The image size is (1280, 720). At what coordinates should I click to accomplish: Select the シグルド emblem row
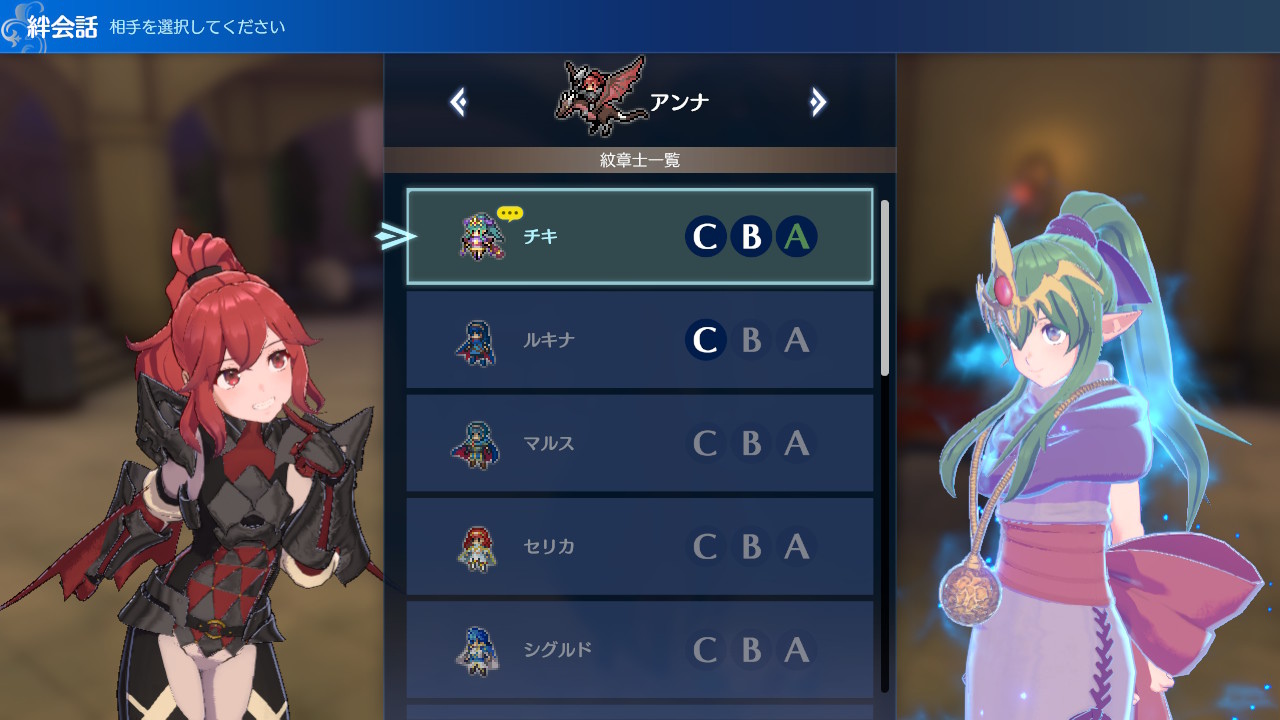click(639, 650)
